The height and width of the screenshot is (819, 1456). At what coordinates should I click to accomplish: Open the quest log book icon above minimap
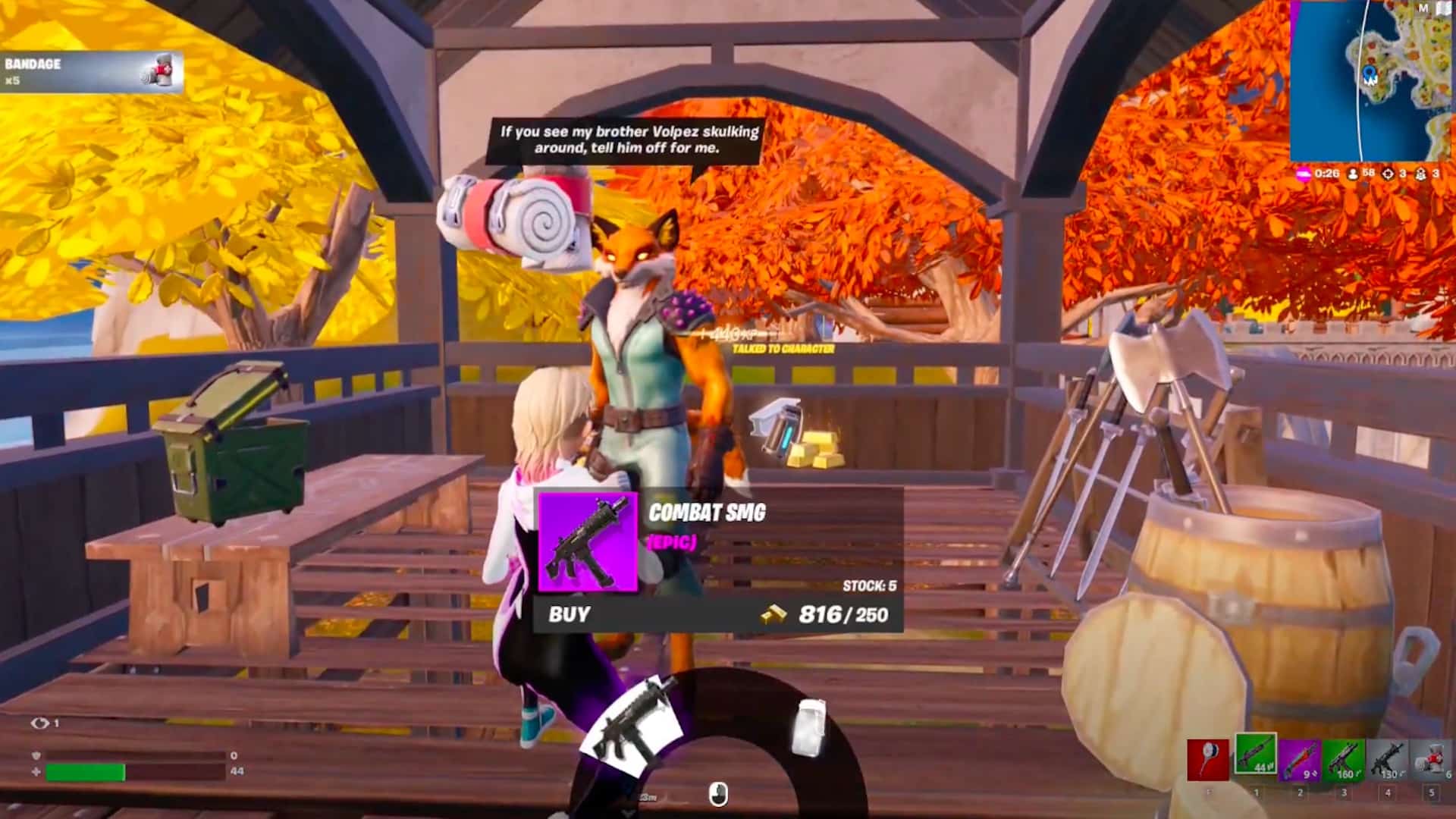tap(1445, 9)
